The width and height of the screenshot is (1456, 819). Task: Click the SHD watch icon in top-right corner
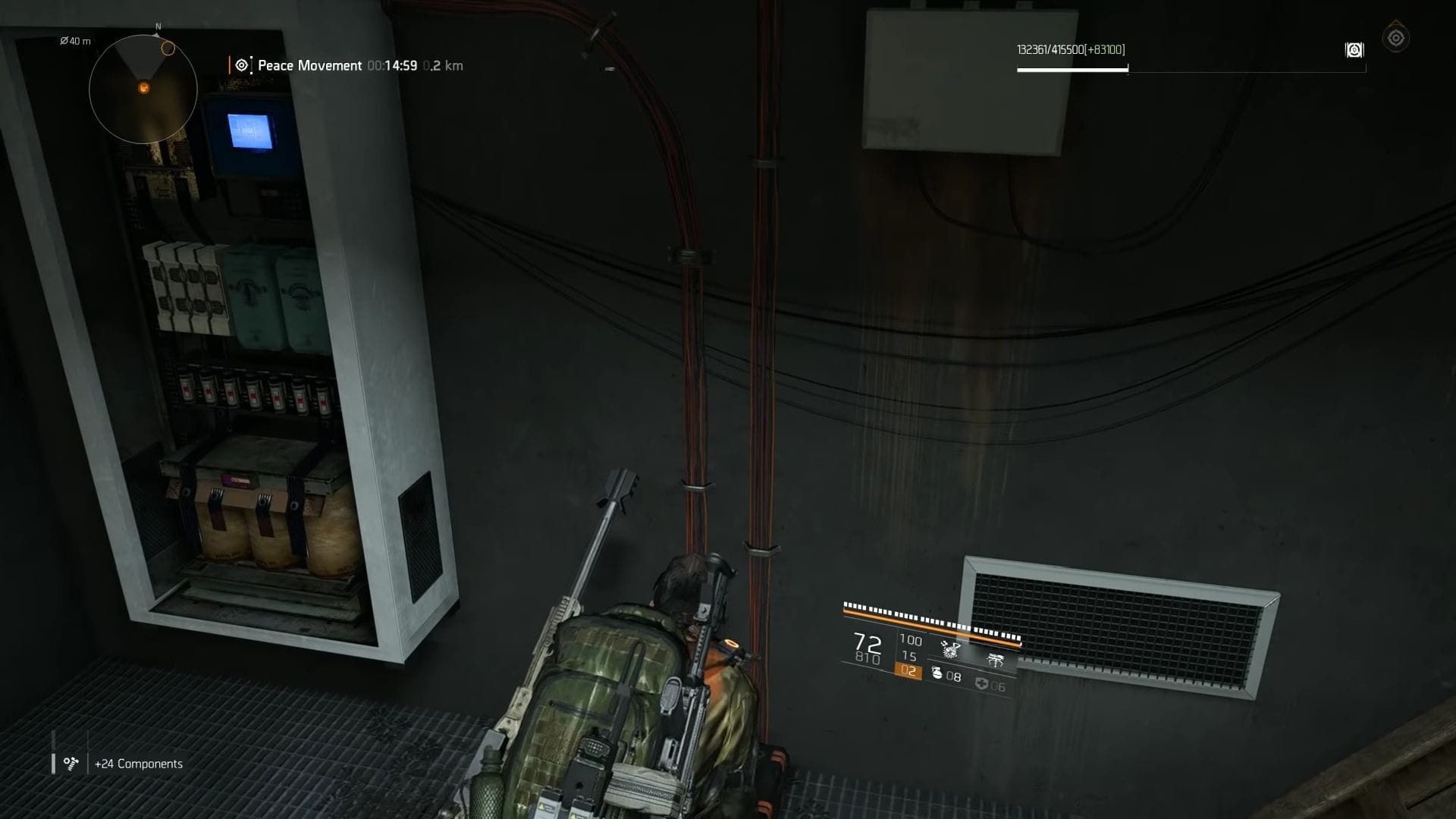tap(1398, 37)
